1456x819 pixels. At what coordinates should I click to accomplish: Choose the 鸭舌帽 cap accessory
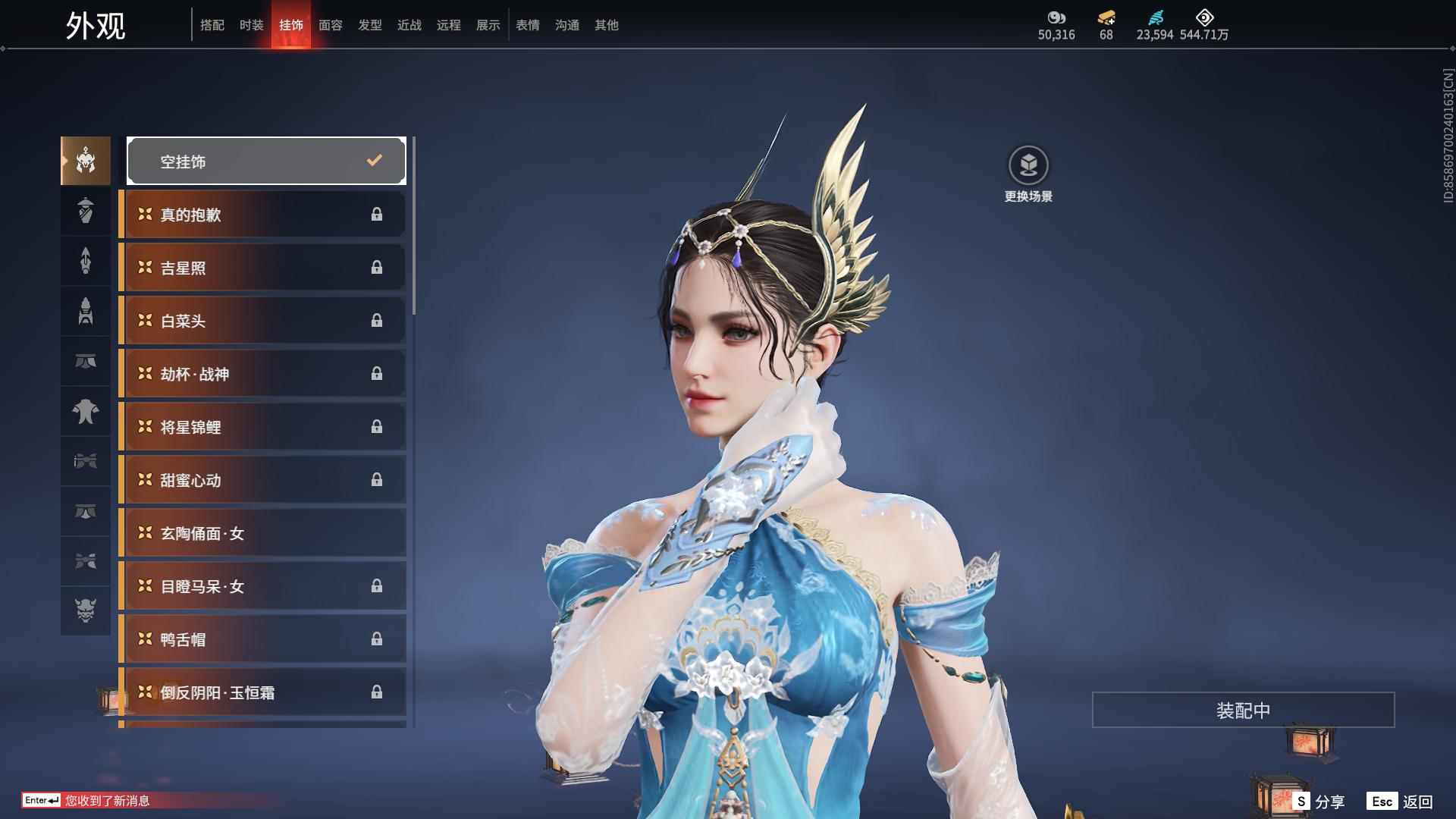(x=264, y=639)
